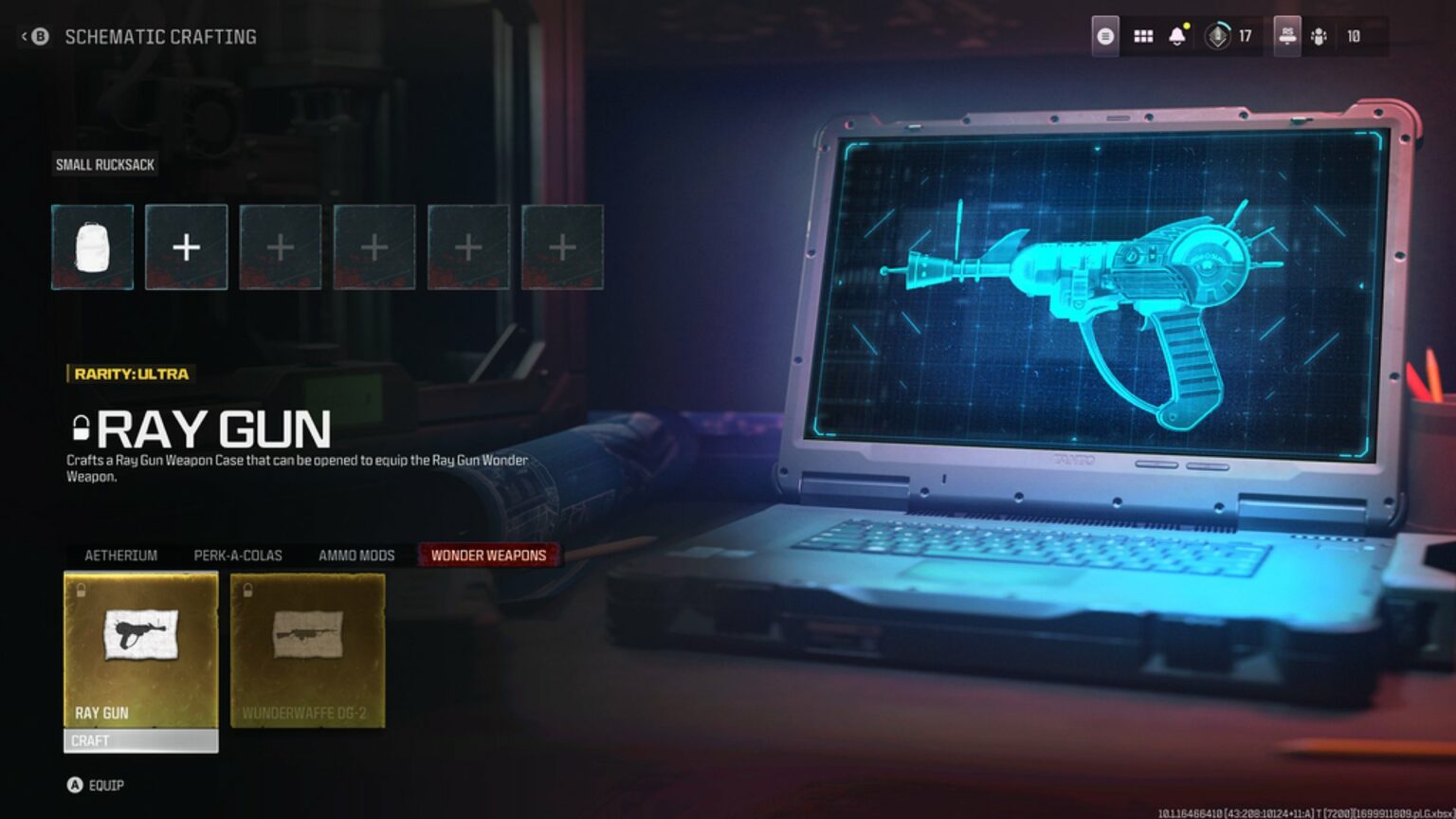1456x819 pixels.
Task: Select the Ammo Mods category
Action: tap(356, 555)
